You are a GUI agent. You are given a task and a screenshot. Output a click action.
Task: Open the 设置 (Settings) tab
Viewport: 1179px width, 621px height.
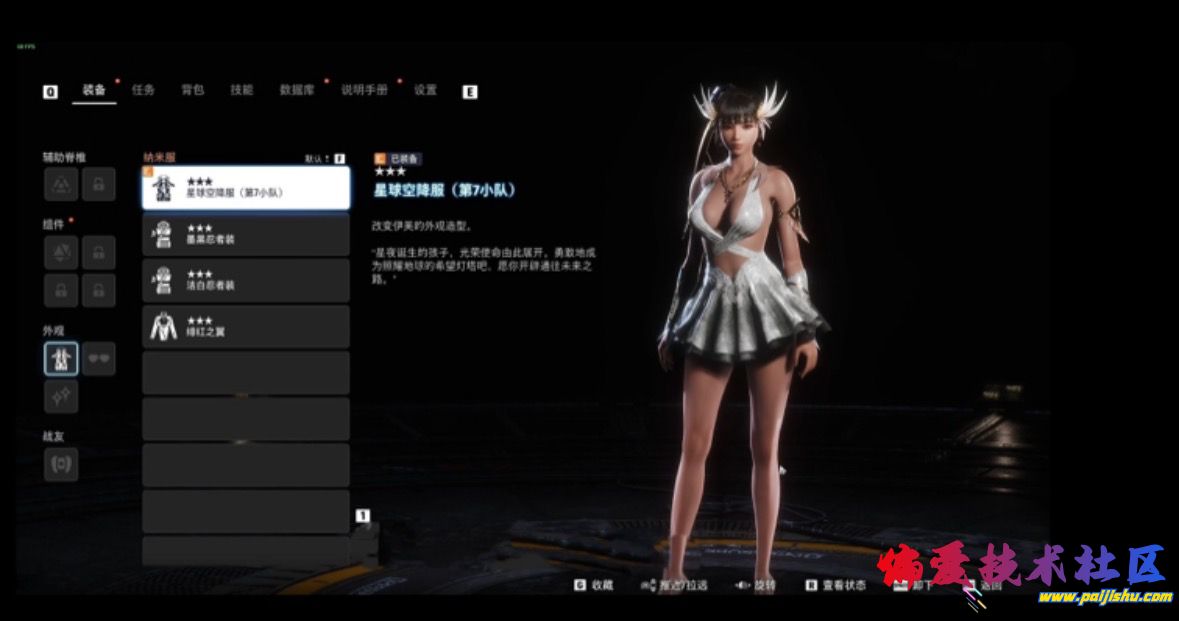coord(425,90)
